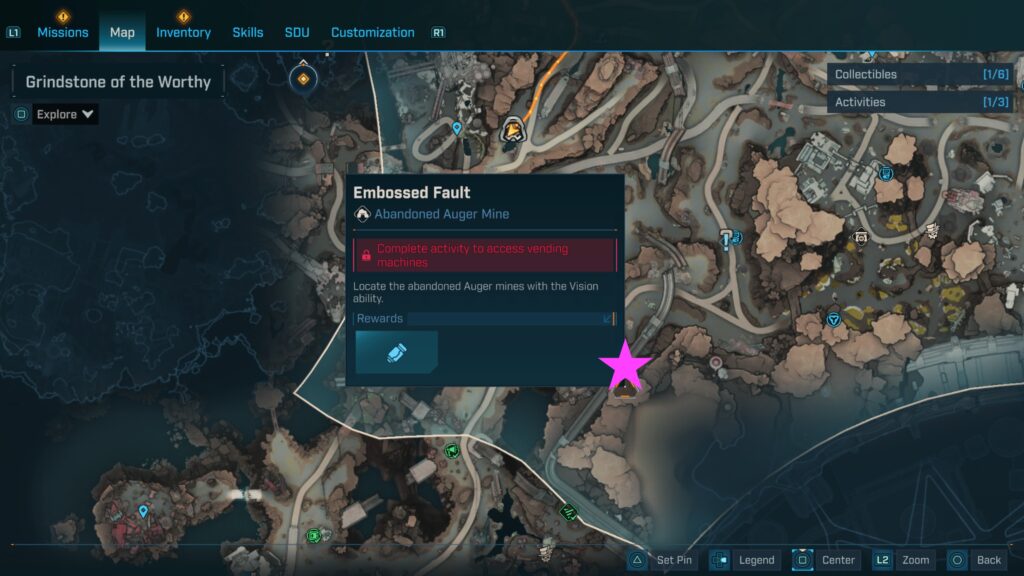Click the pink star map pin
The height and width of the screenshot is (576, 1024).
[625, 364]
